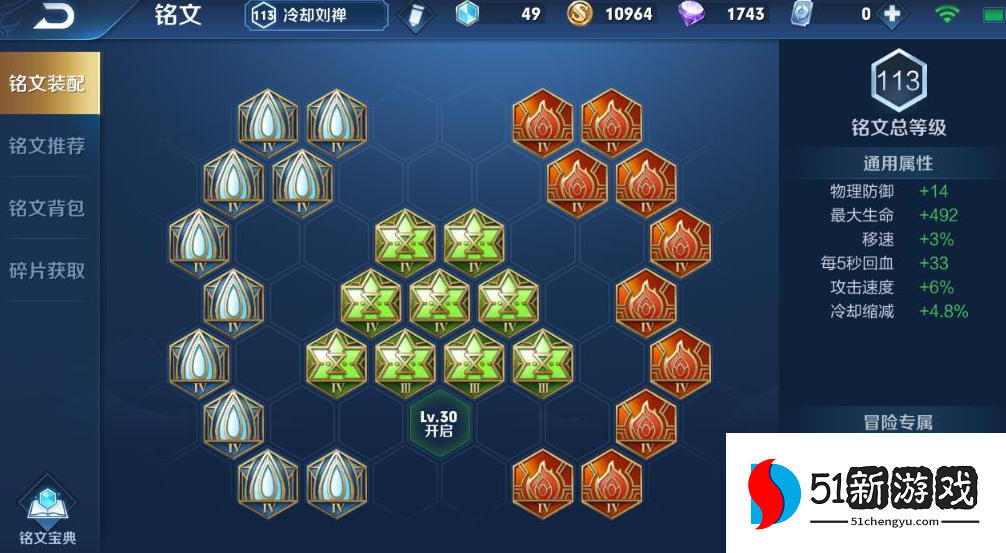
Task: Open the 铭文推荐 tab
Action: point(48,146)
